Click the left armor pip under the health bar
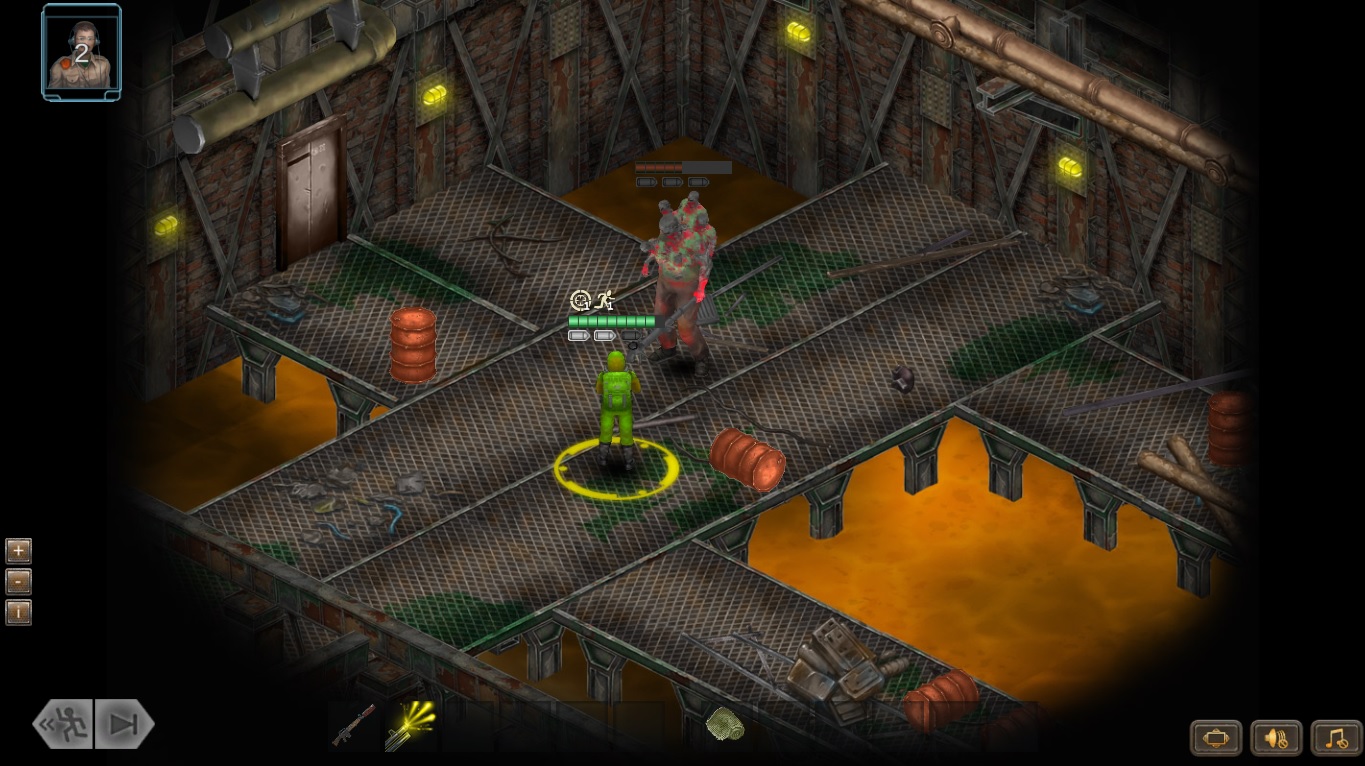The image size is (1365, 766). 577,336
